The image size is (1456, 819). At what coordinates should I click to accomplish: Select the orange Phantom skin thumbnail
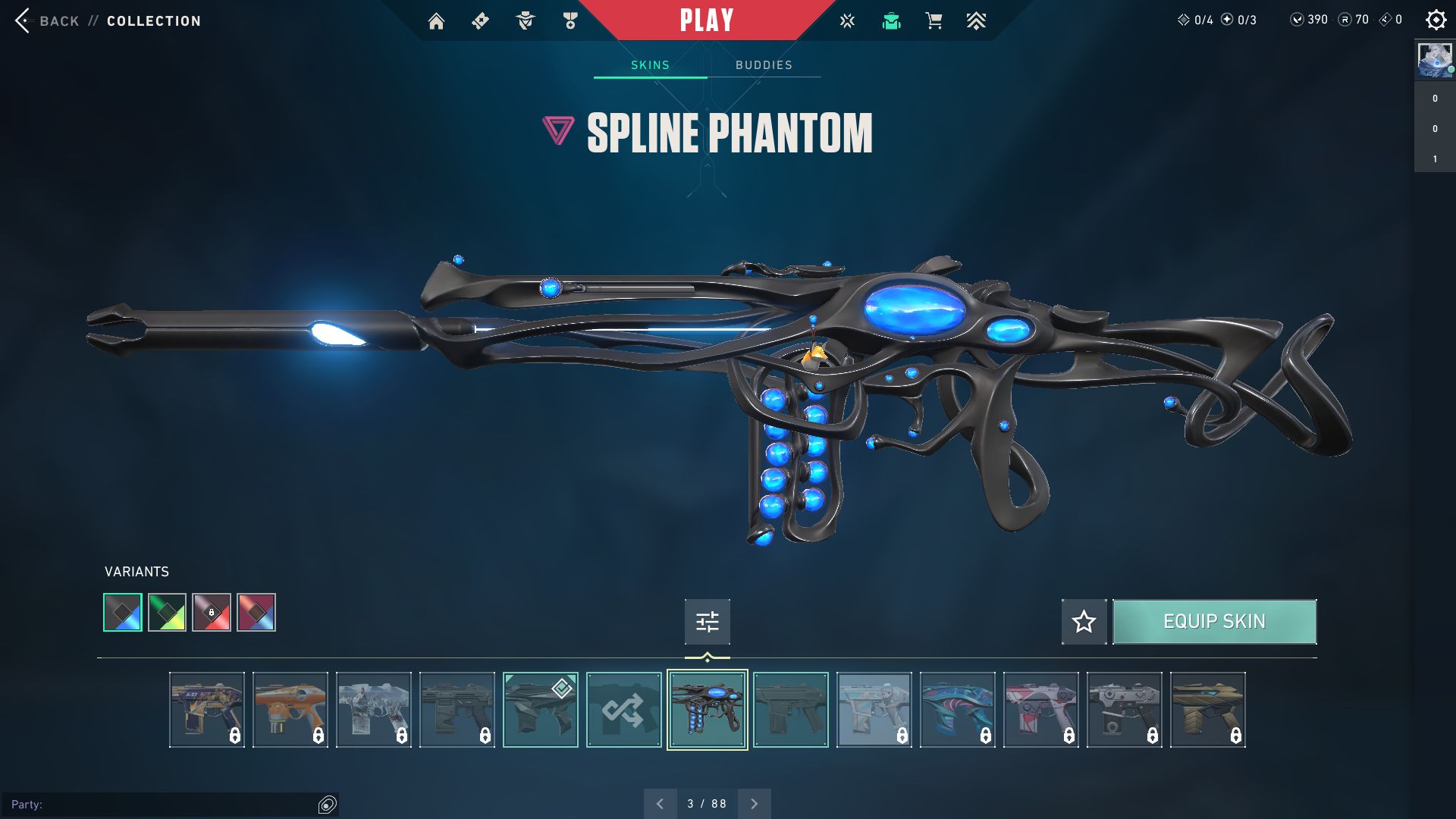tap(290, 710)
